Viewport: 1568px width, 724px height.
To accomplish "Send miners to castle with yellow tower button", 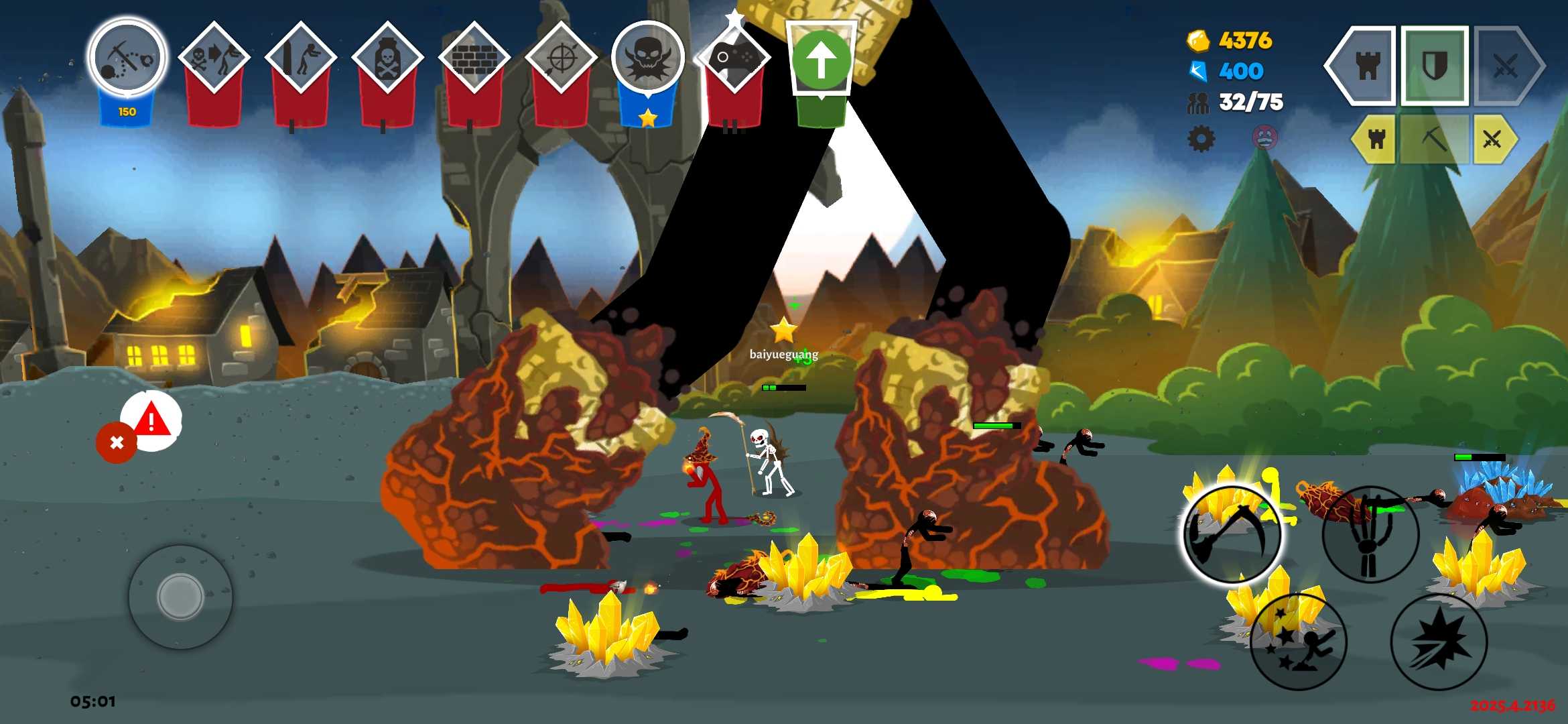I will (1376, 139).
